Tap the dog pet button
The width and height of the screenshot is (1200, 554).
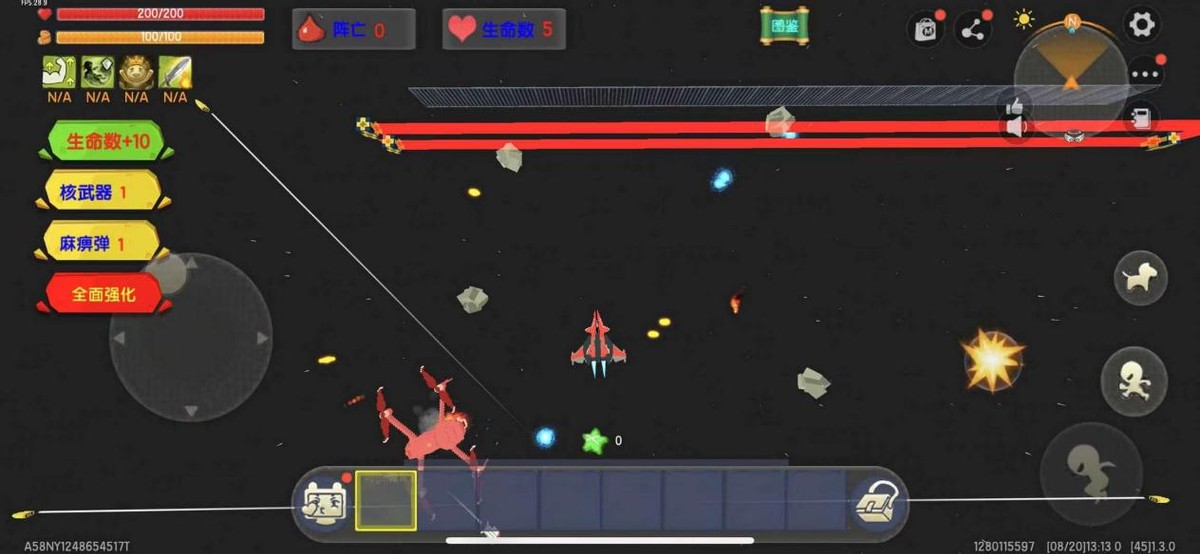pyautogui.click(x=1140, y=278)
